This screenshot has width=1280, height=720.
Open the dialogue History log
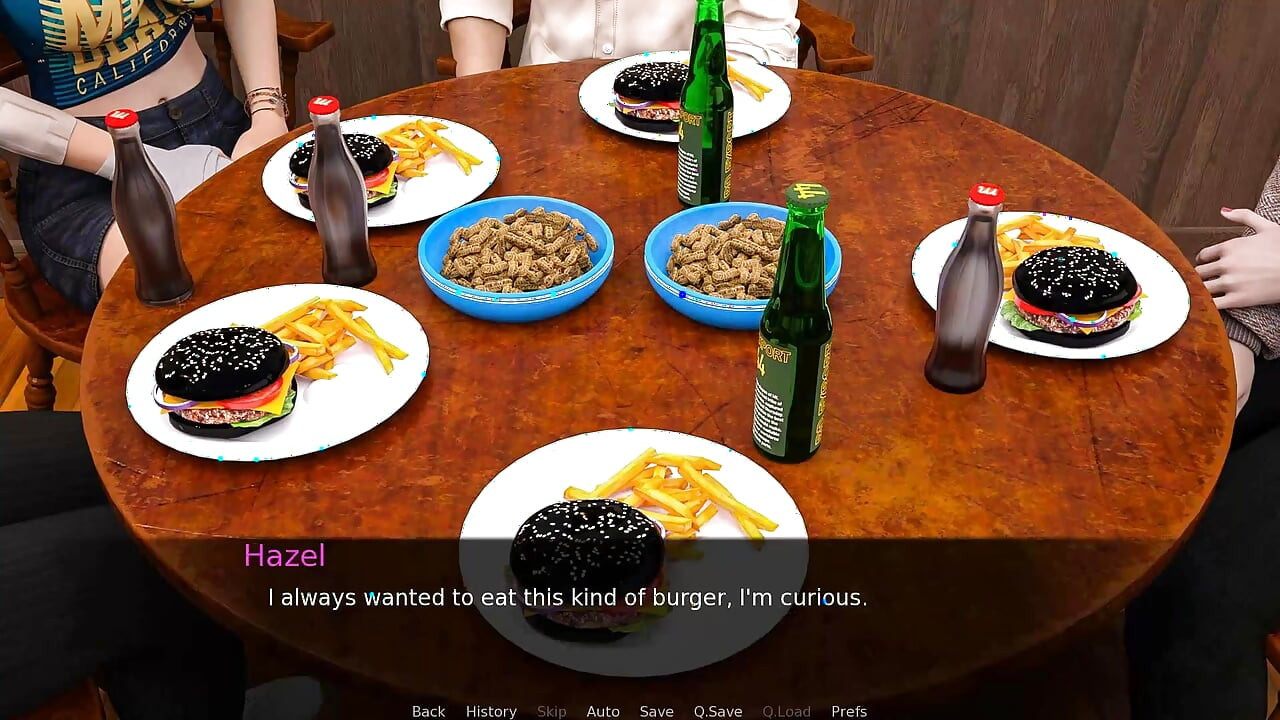tap(491, 711)
